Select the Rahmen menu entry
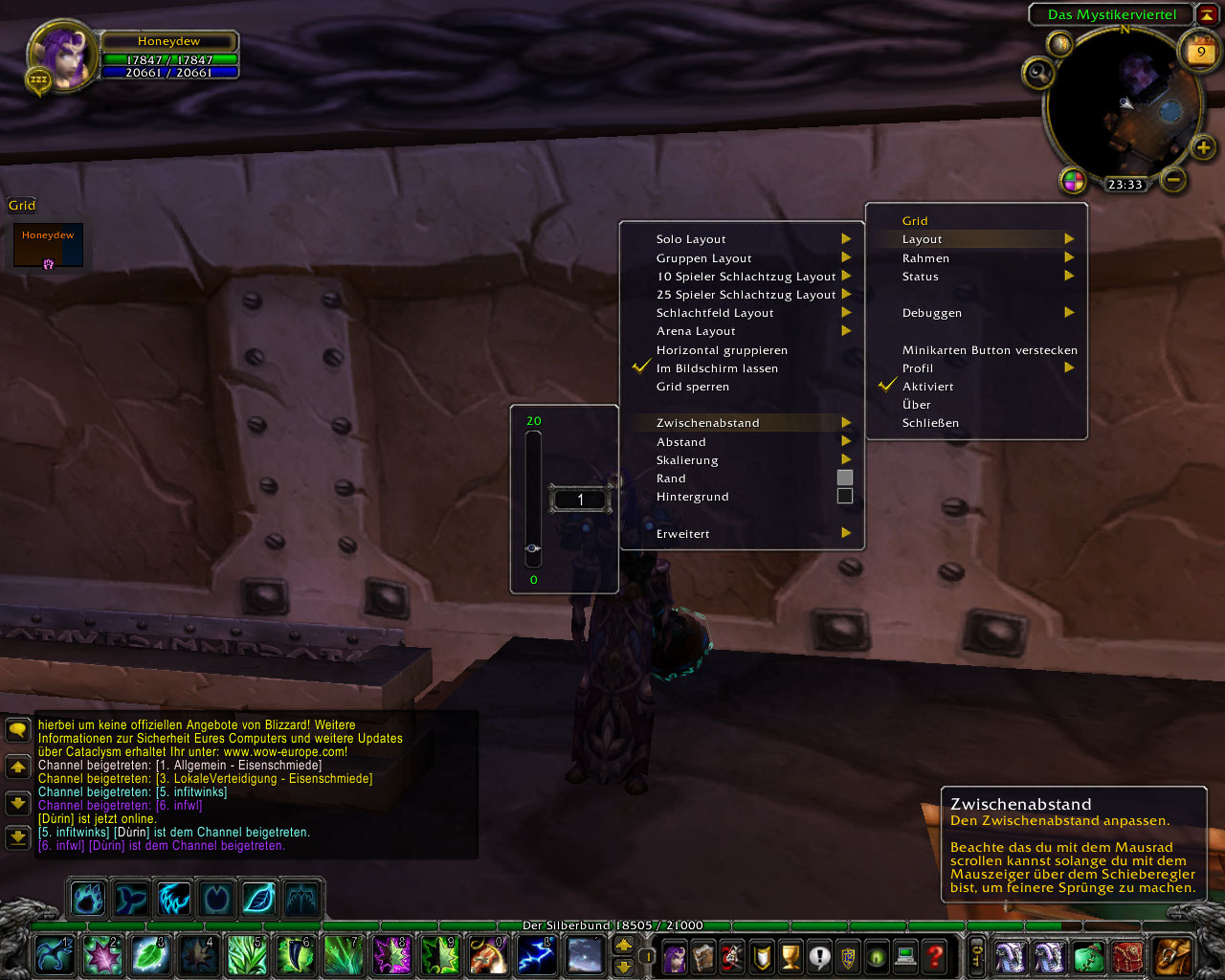 tap(925, 258)
